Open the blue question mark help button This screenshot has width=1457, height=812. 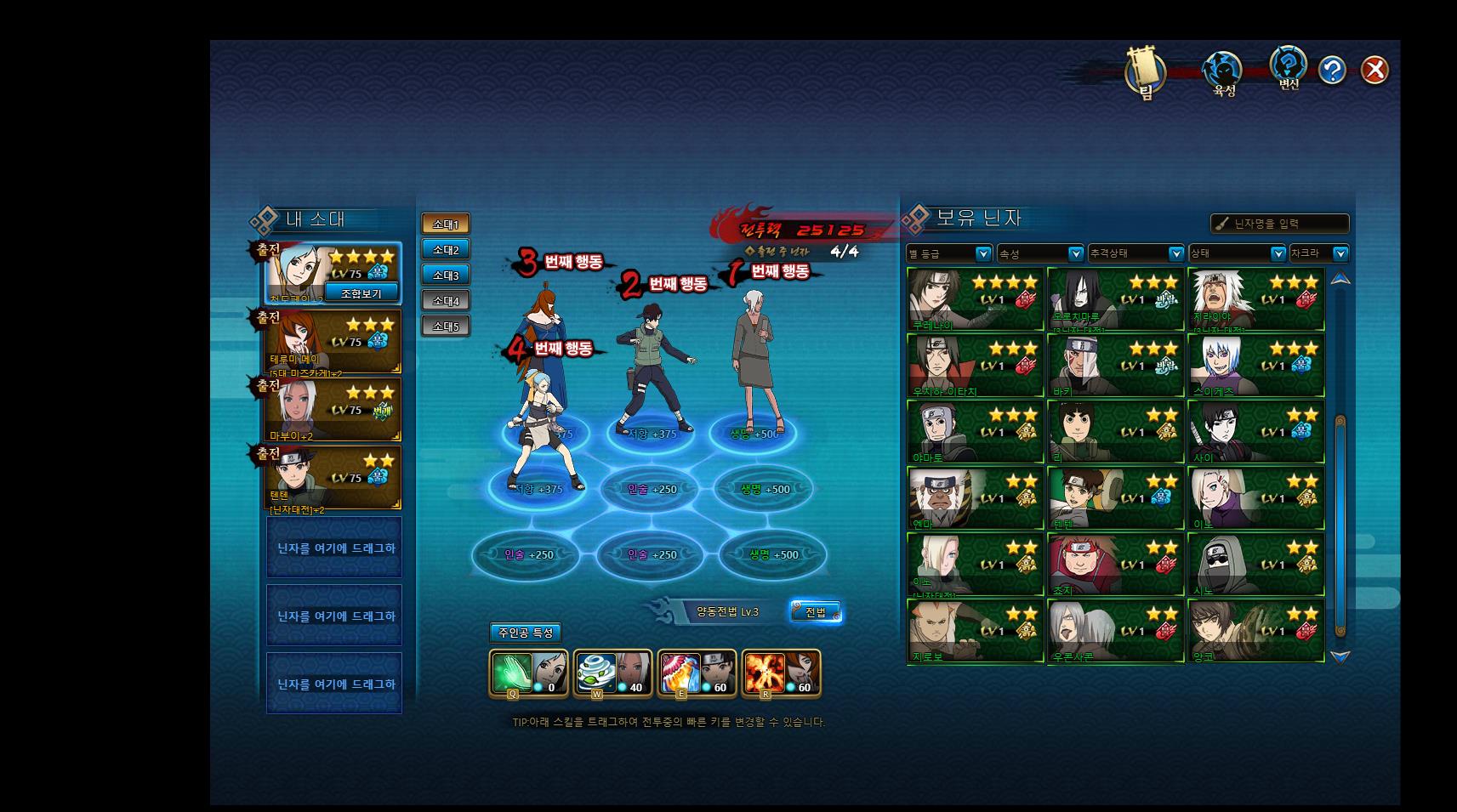coord(1332,70)
